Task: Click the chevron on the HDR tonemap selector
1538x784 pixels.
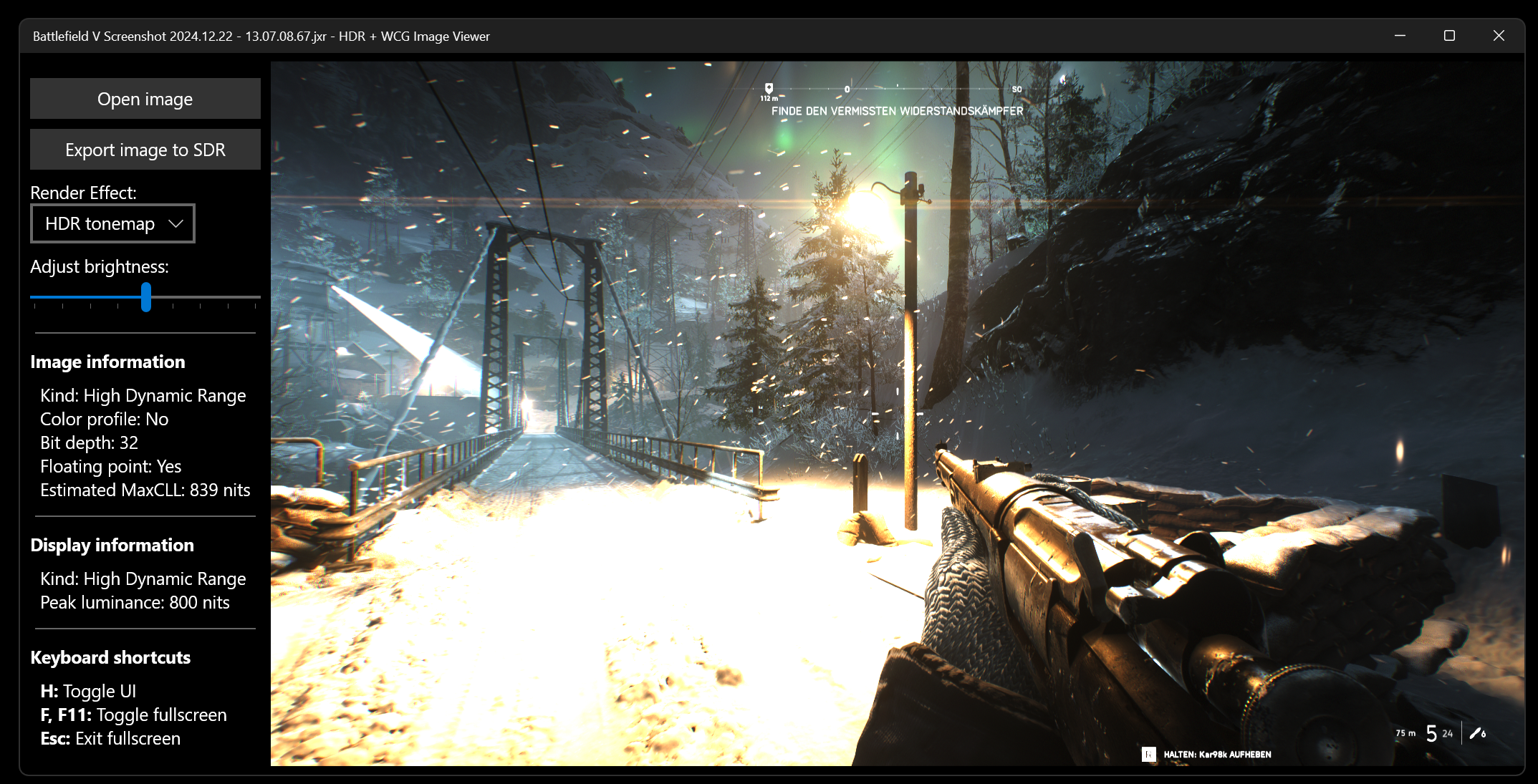Action: click(176, 223)
